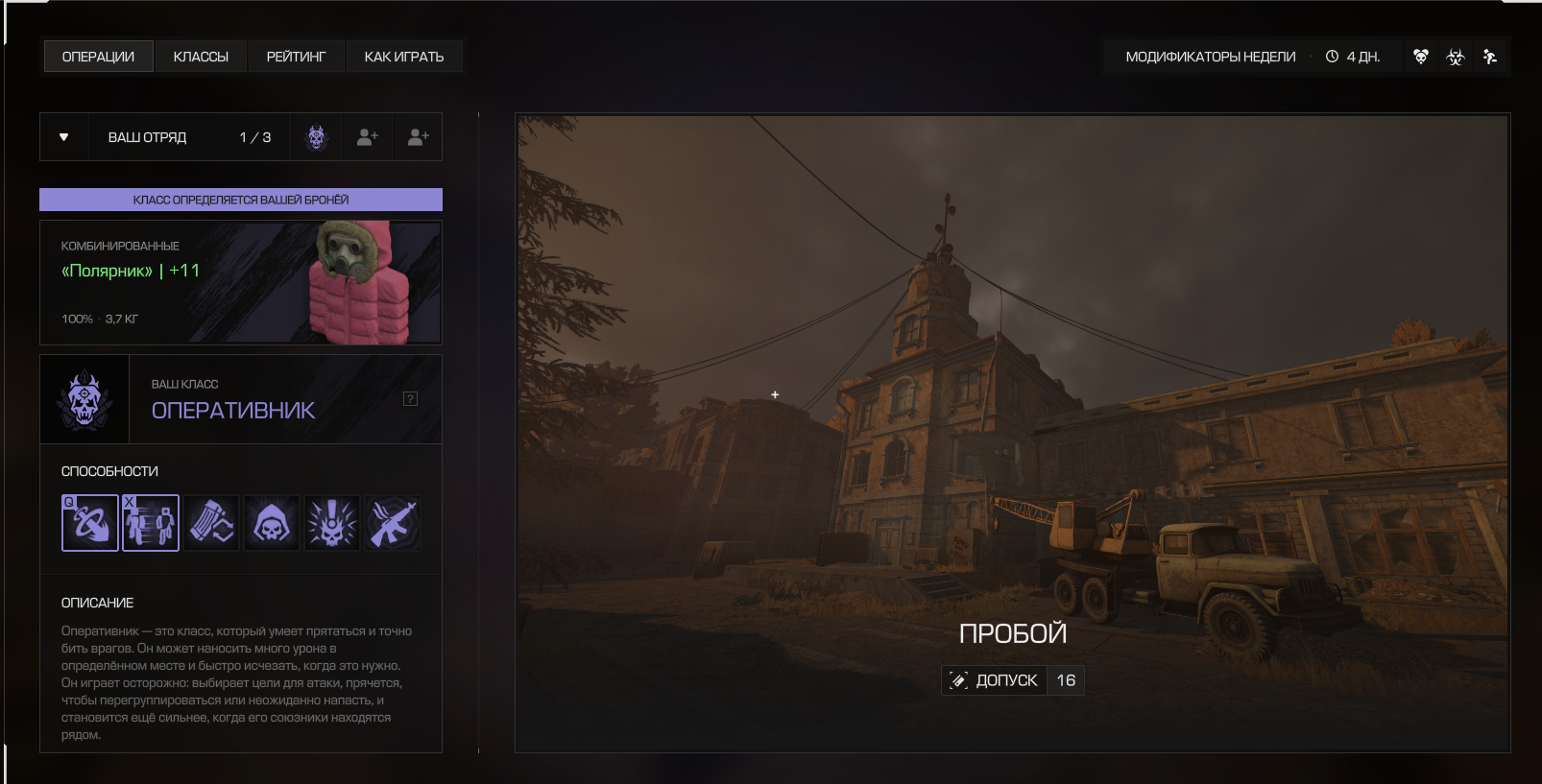
Task: Show the РЕЙТИНГ tab
Action: pyautogui.click(x=296, y=57)
